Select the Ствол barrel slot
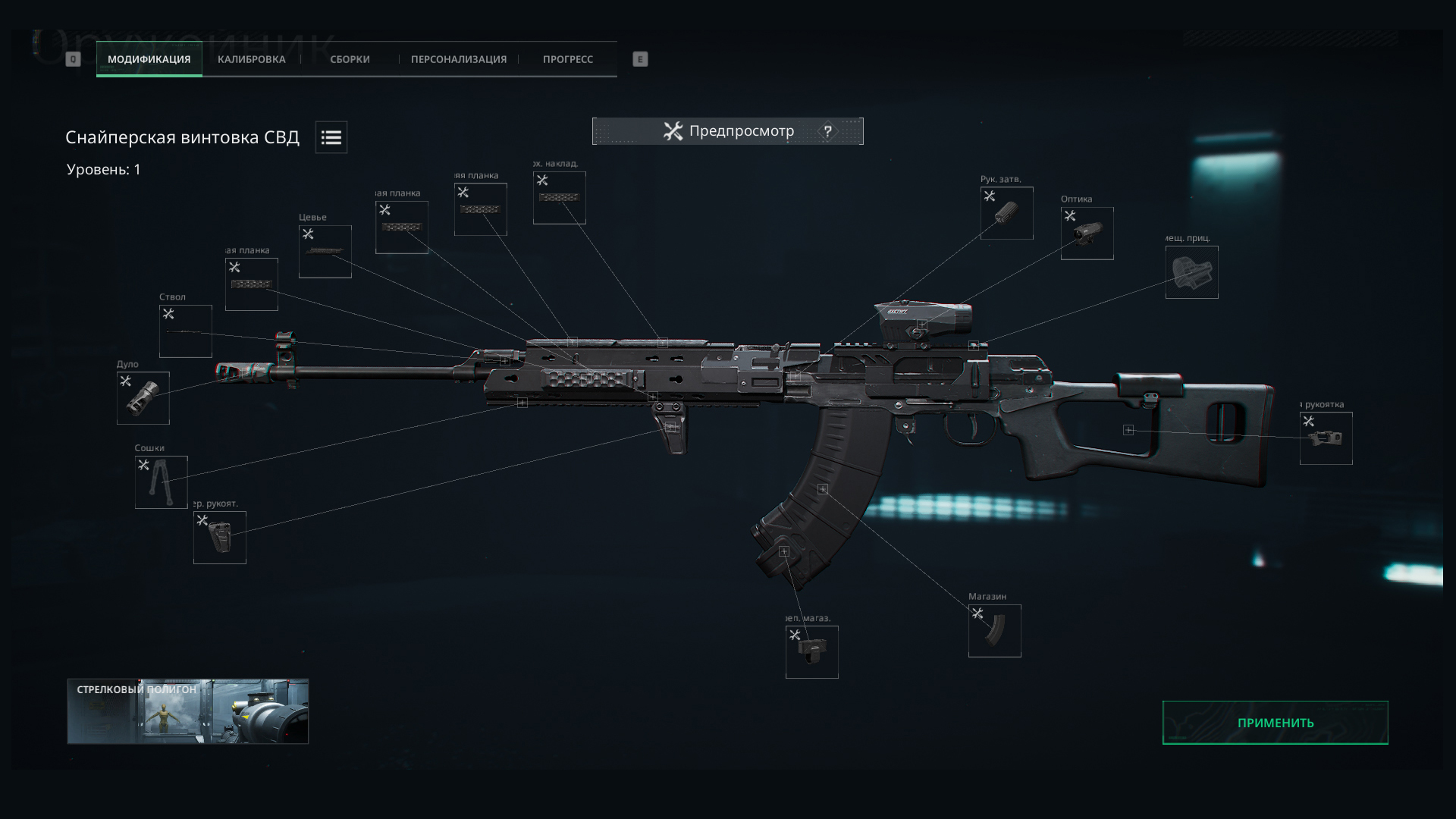 [186, 331]
